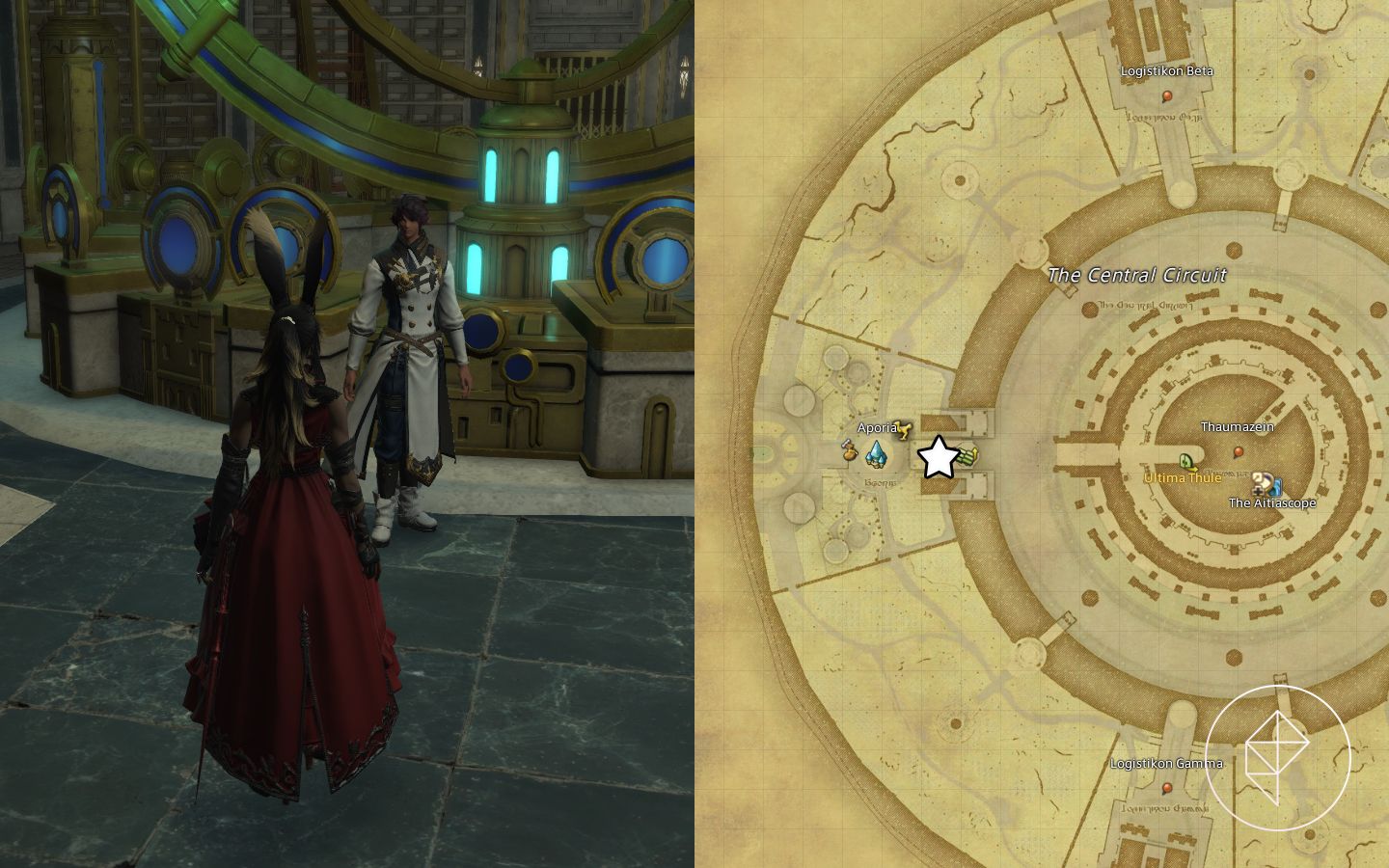Select the Thaumazein location name
This screenshot has width=1389, height=868.
(1238, 425)
